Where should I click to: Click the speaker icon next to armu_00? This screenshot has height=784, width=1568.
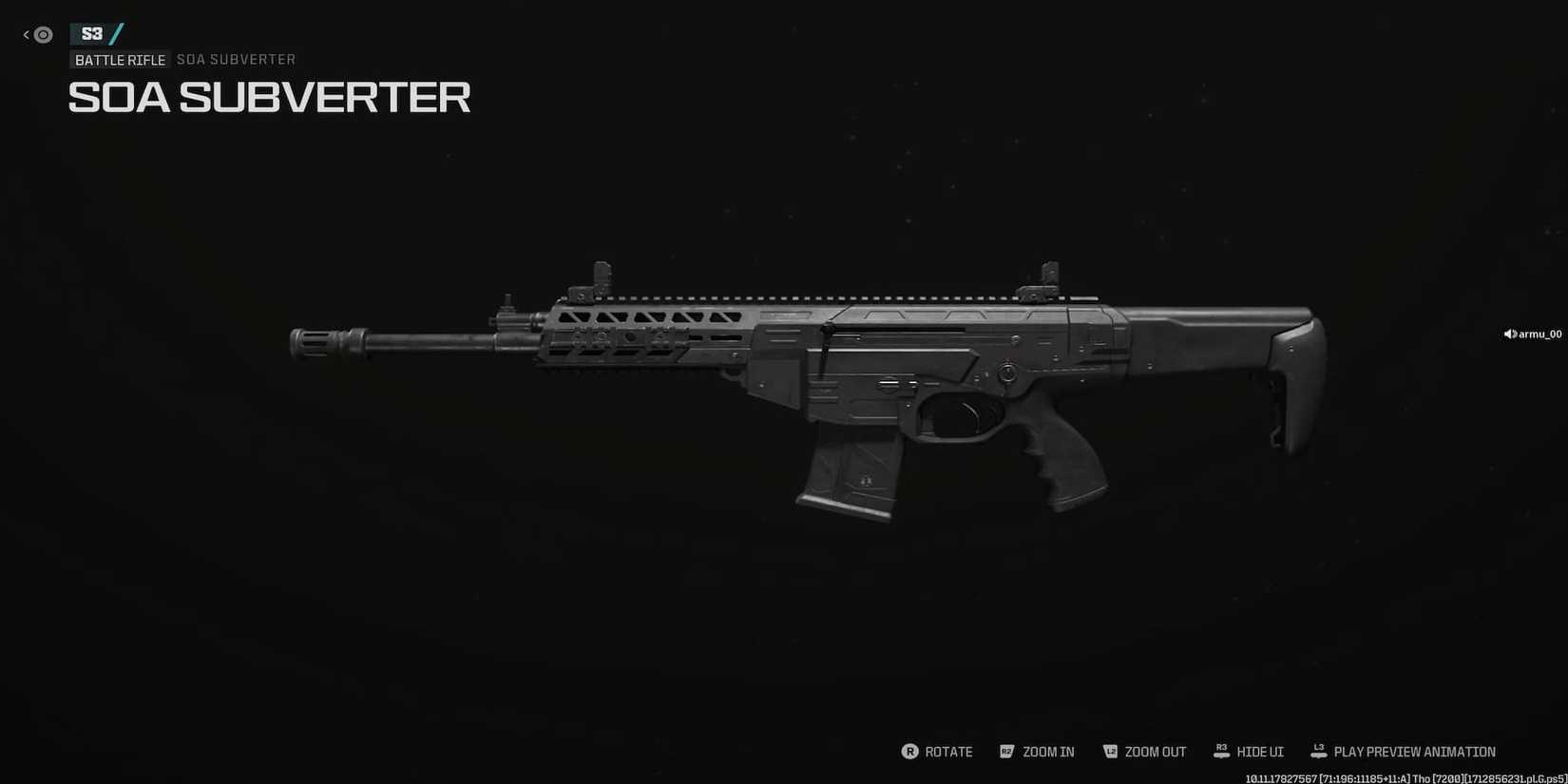(1508, 334)
